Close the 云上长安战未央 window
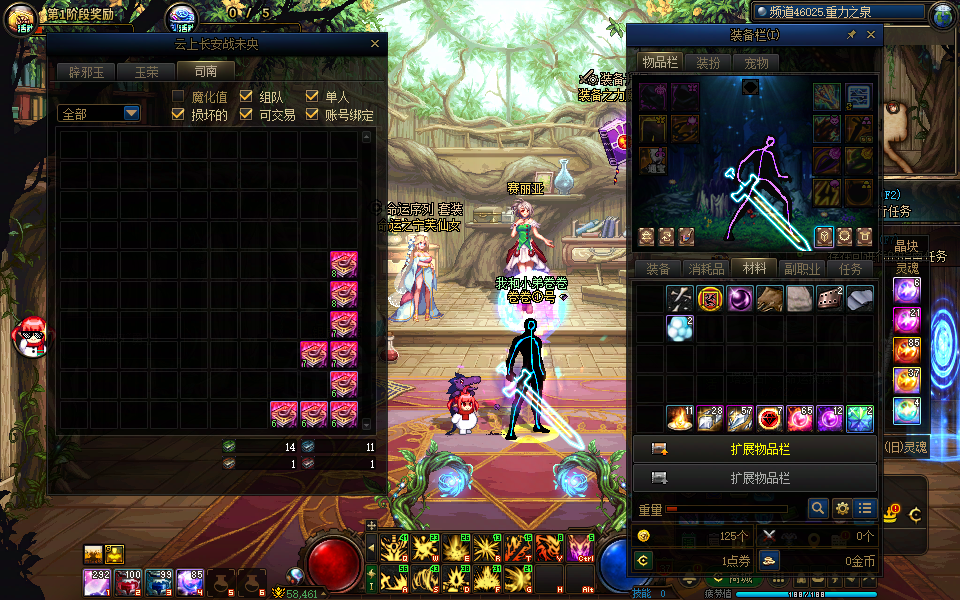960x600 pixels. coord(375,44)
